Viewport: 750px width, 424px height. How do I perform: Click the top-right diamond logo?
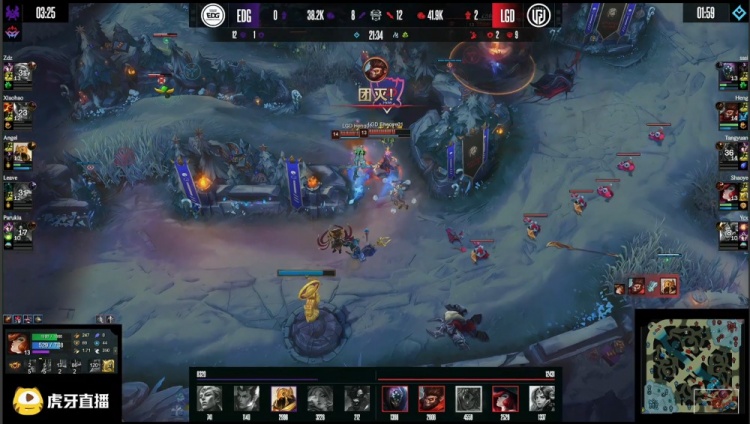click(738, 13)
